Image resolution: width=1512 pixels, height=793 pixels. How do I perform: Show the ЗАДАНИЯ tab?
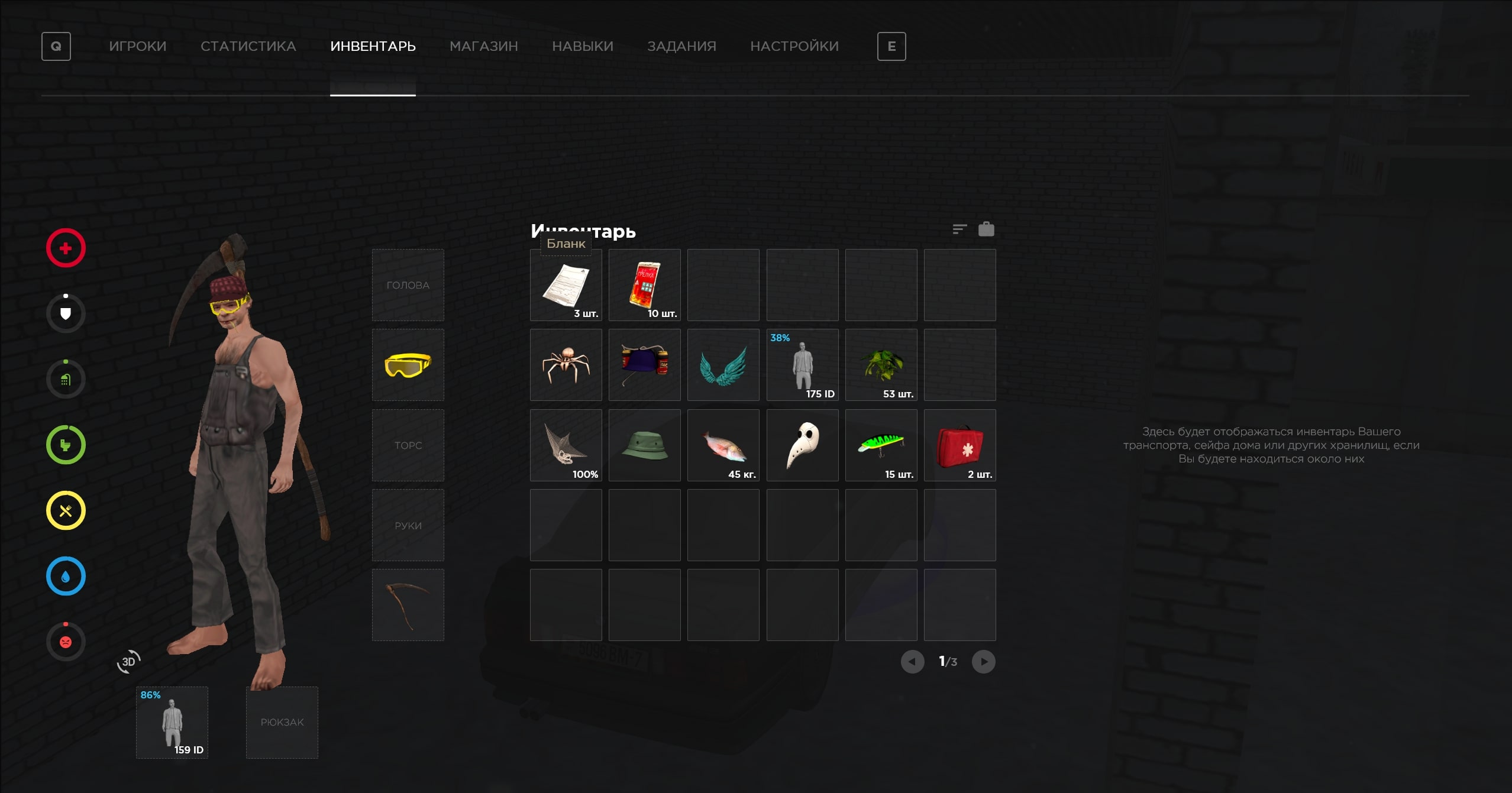pos(681,46)
